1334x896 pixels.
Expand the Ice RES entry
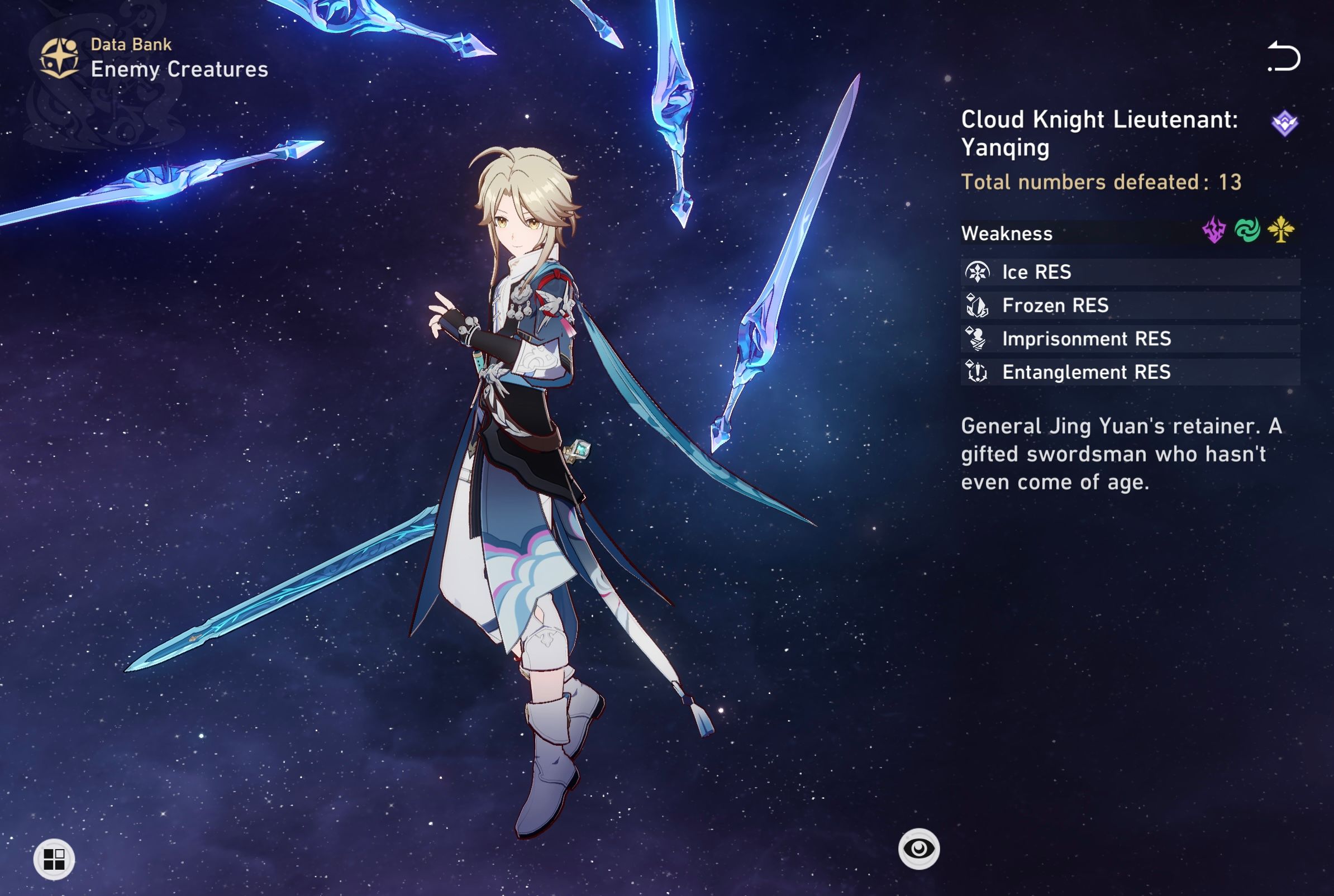[1085, 273]
